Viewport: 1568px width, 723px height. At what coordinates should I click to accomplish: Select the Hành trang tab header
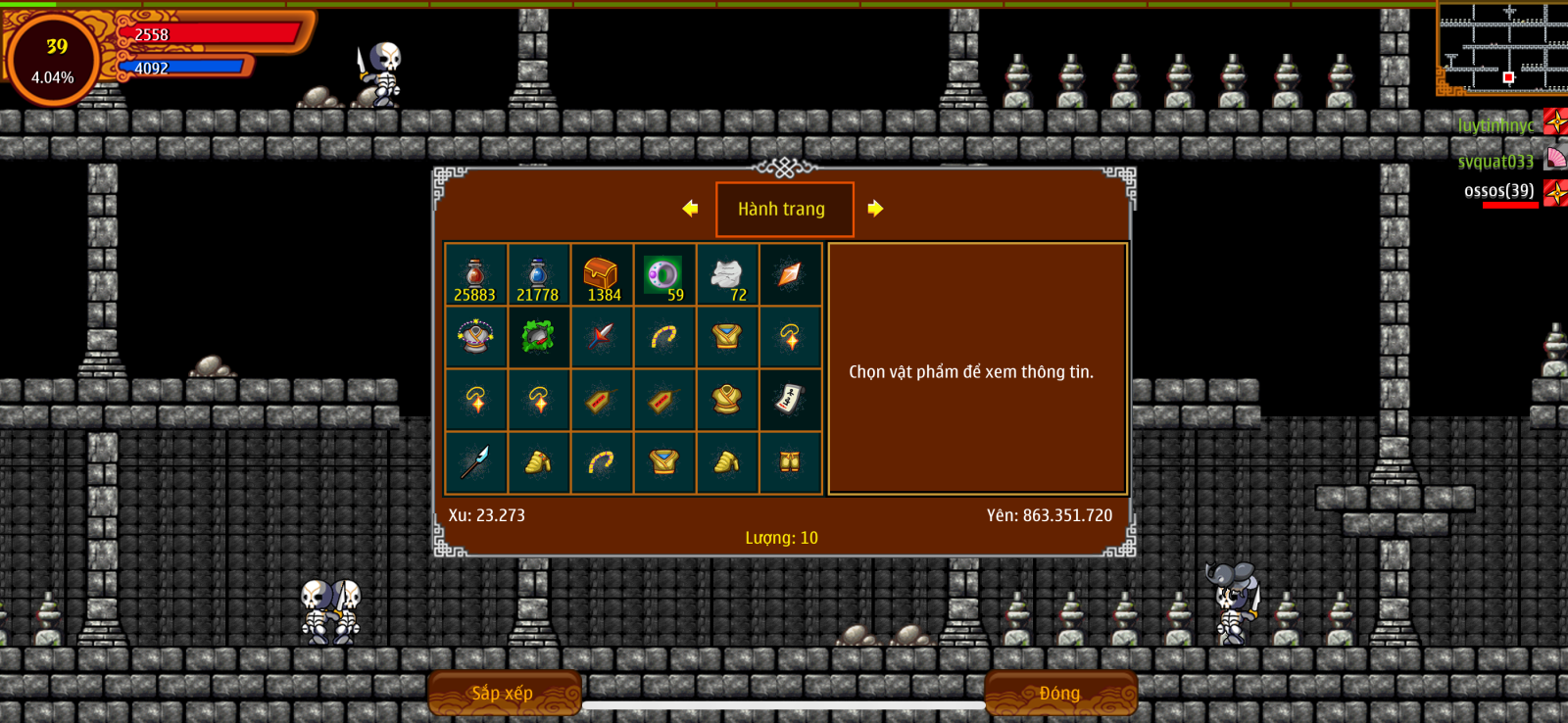783,209
